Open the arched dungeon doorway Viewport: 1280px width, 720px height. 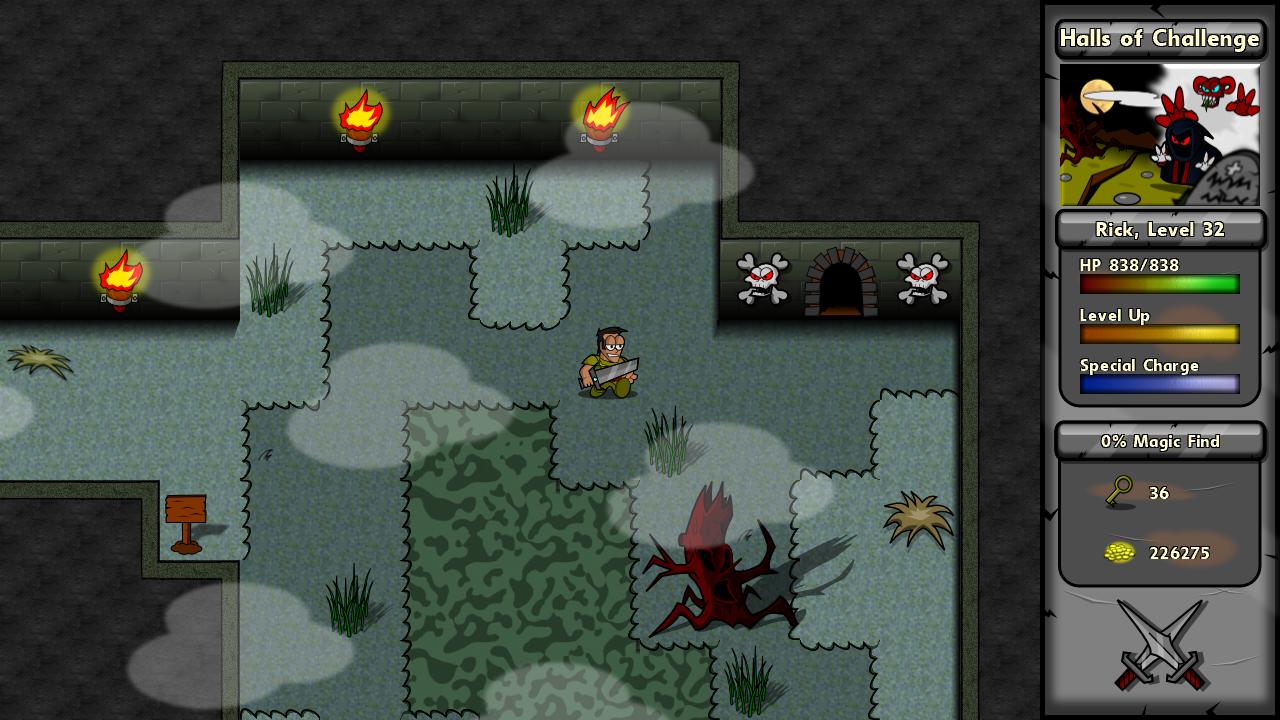840,282
